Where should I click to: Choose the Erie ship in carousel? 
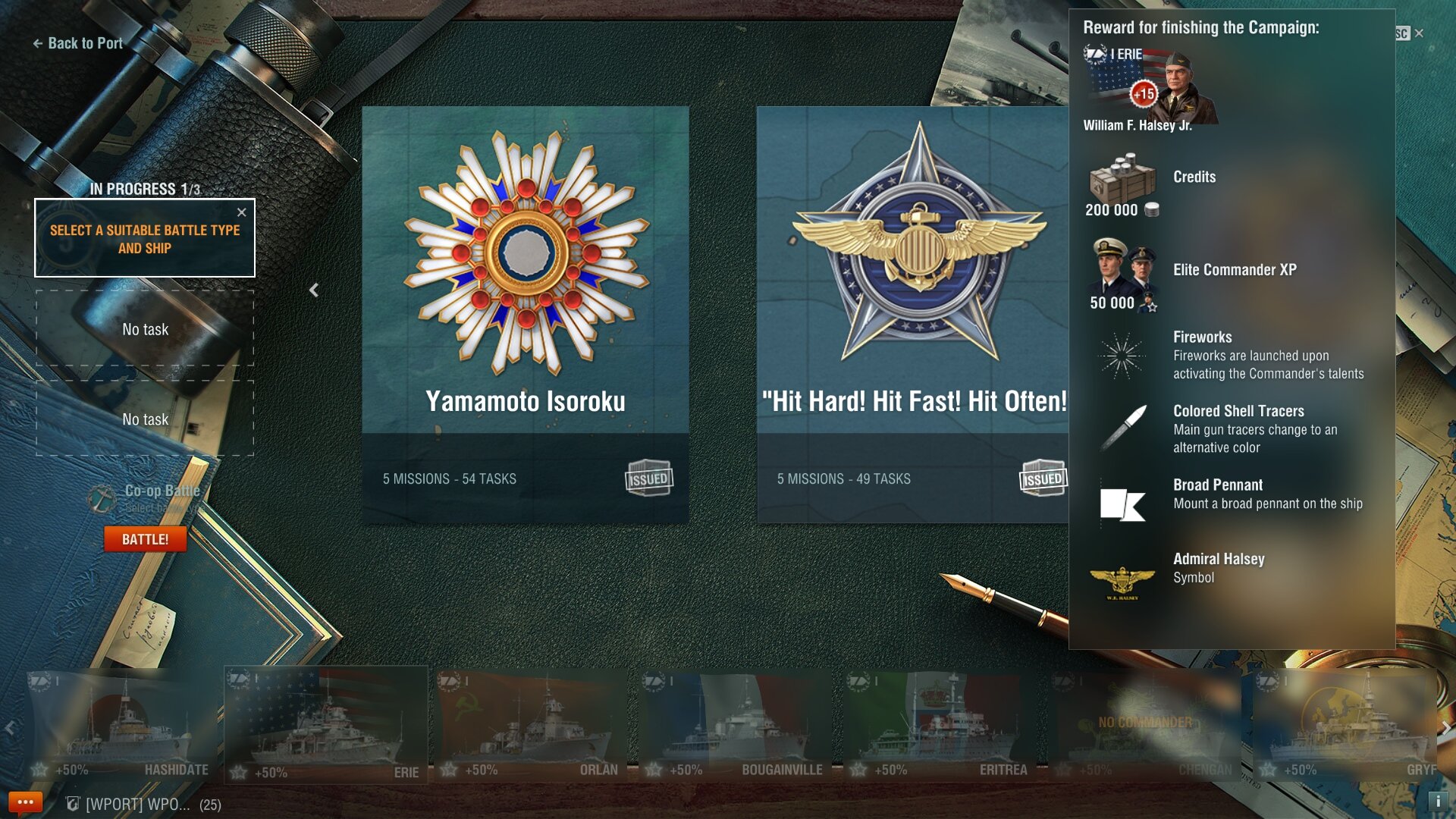pyautogui.click(x=326, y=726)
